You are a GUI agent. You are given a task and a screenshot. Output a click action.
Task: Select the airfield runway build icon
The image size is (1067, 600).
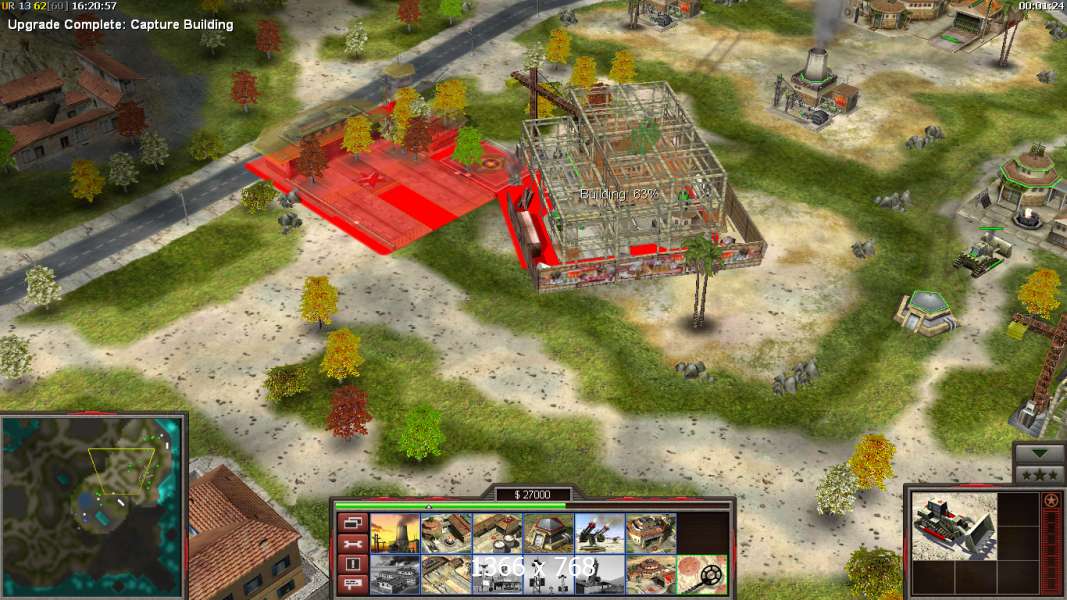pyautogui.click(x=446, y=574)
